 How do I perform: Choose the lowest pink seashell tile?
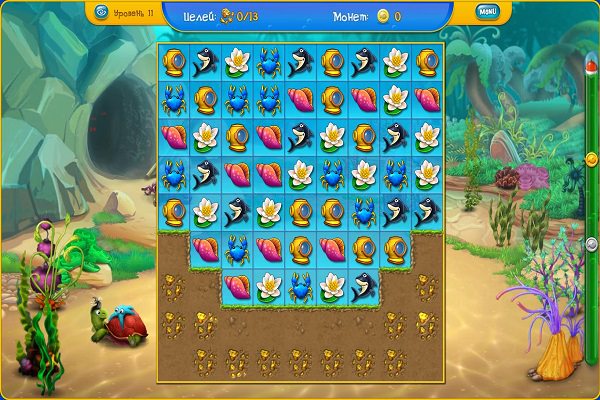point(237,287)
